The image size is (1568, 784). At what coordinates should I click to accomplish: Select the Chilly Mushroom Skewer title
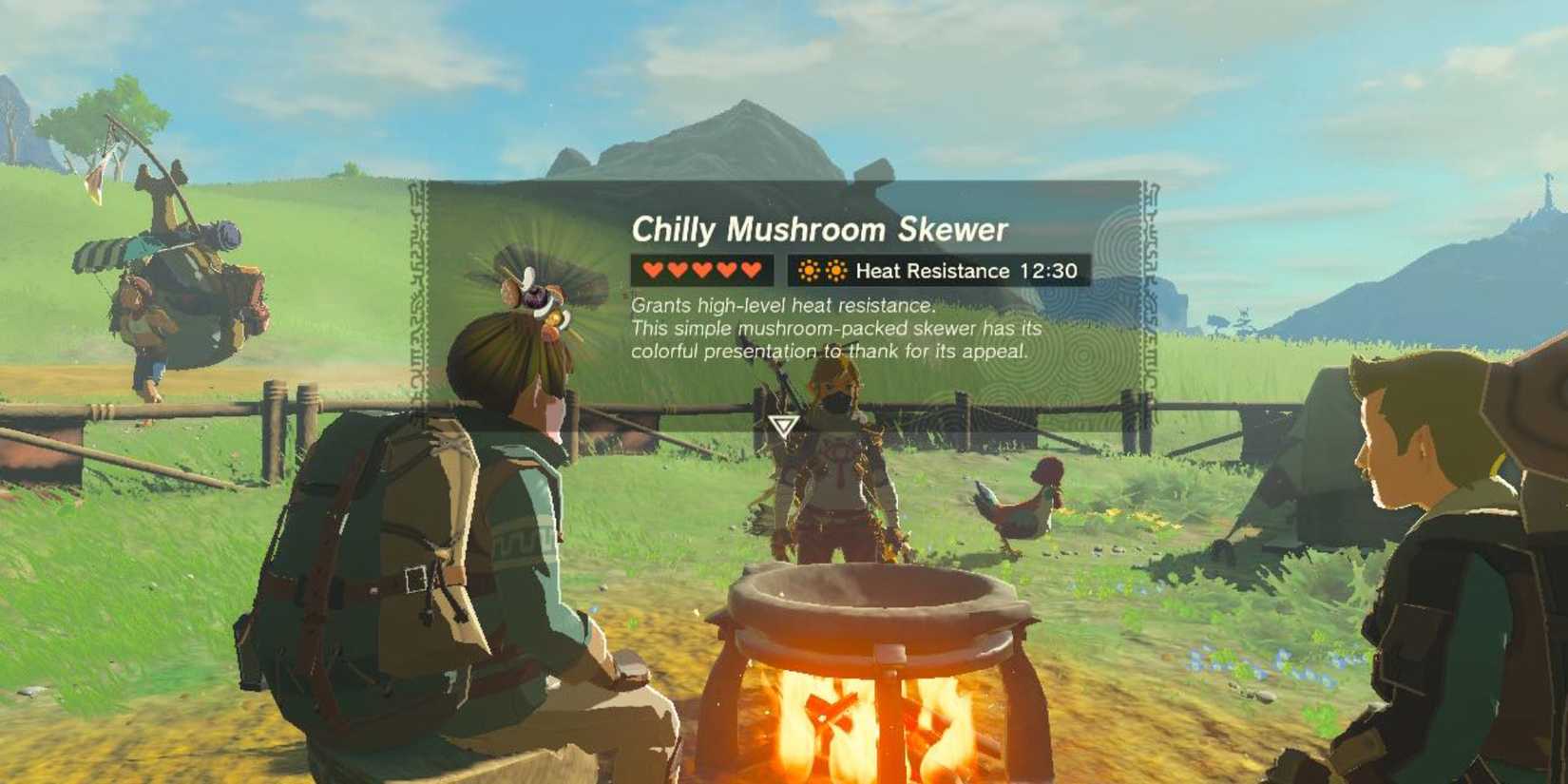[x=823, y=227]
